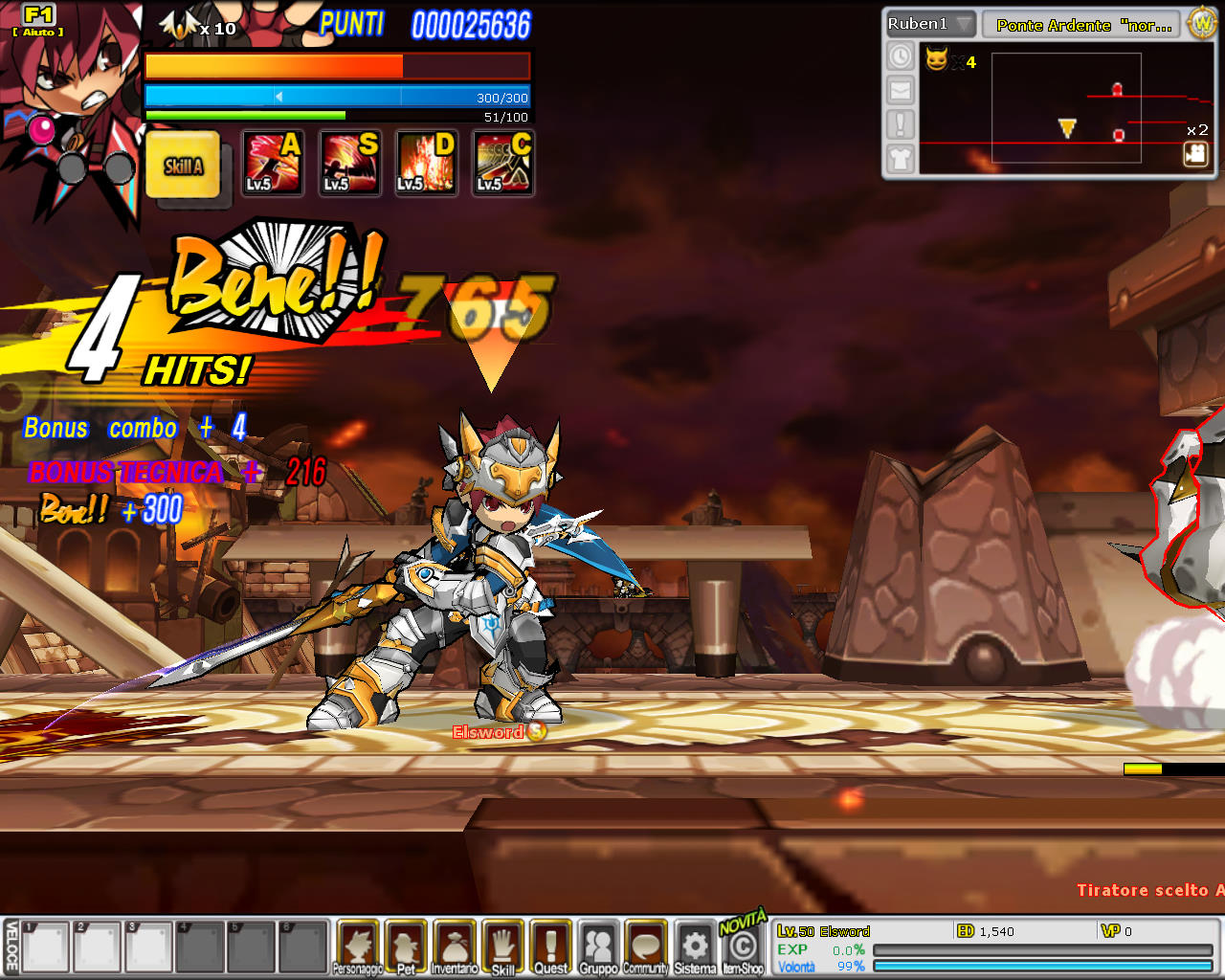The width and height of the screenshot is (1225, 980).
Task: Open the Ruben1 channel dropdown
Action: (930, 24)
